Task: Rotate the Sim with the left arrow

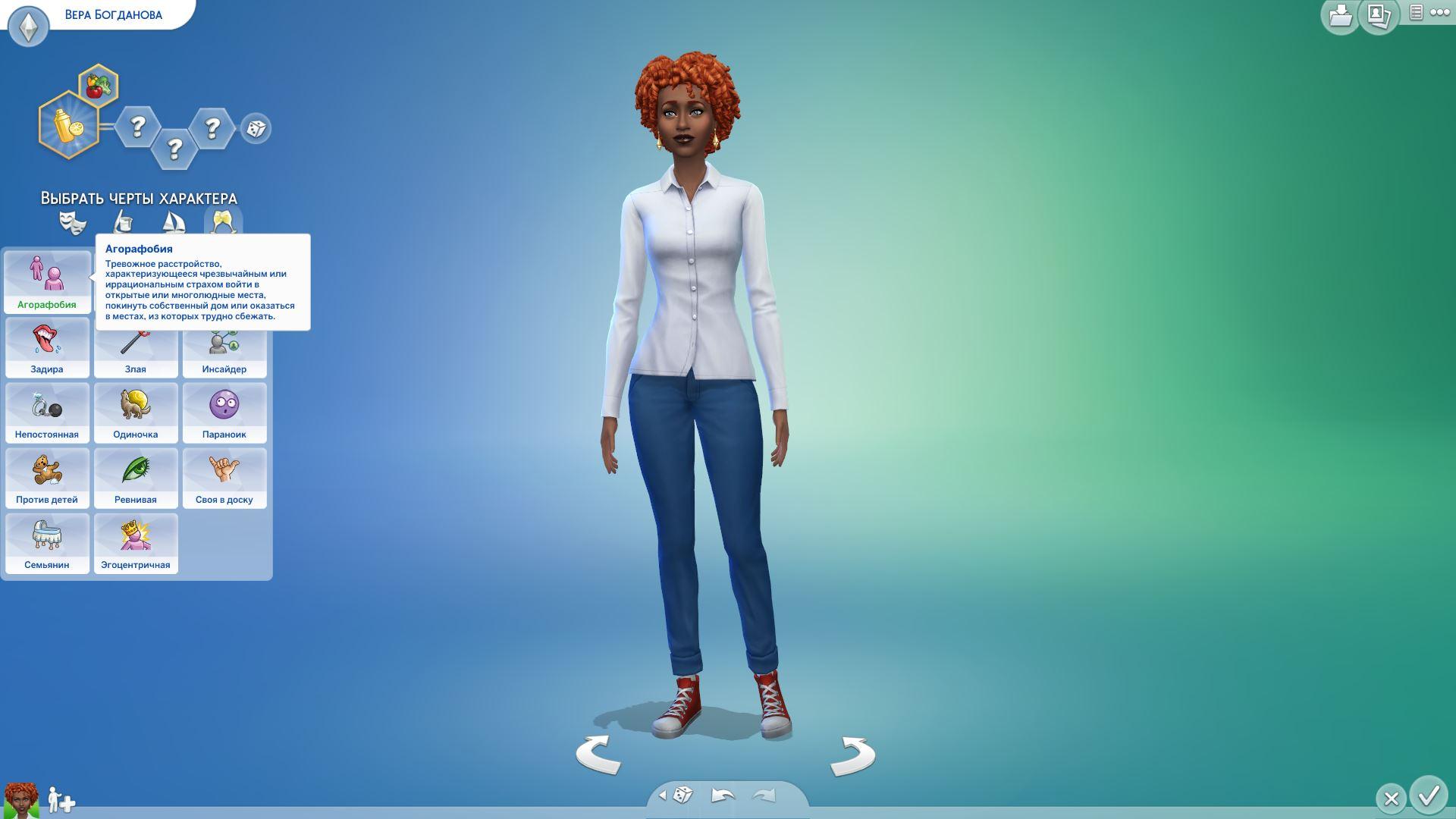Action: click(598, 755)
